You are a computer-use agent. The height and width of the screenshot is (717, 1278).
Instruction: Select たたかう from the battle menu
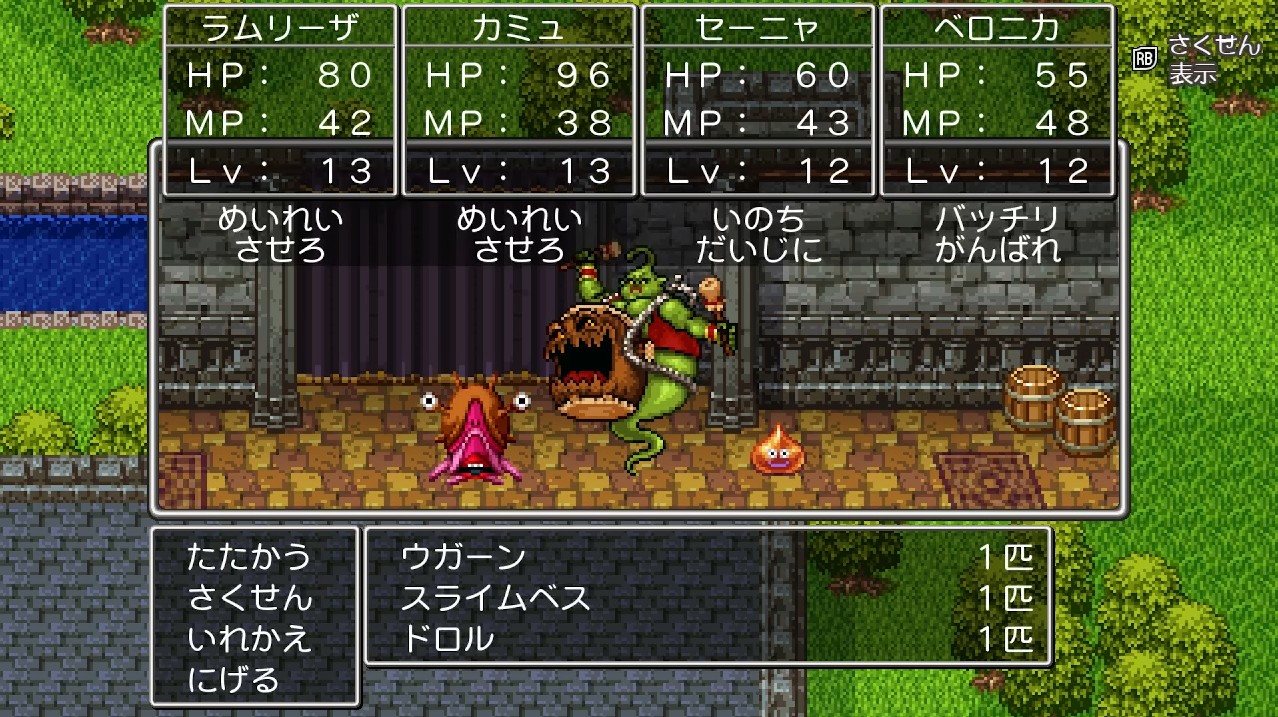[x=249, y=557]
